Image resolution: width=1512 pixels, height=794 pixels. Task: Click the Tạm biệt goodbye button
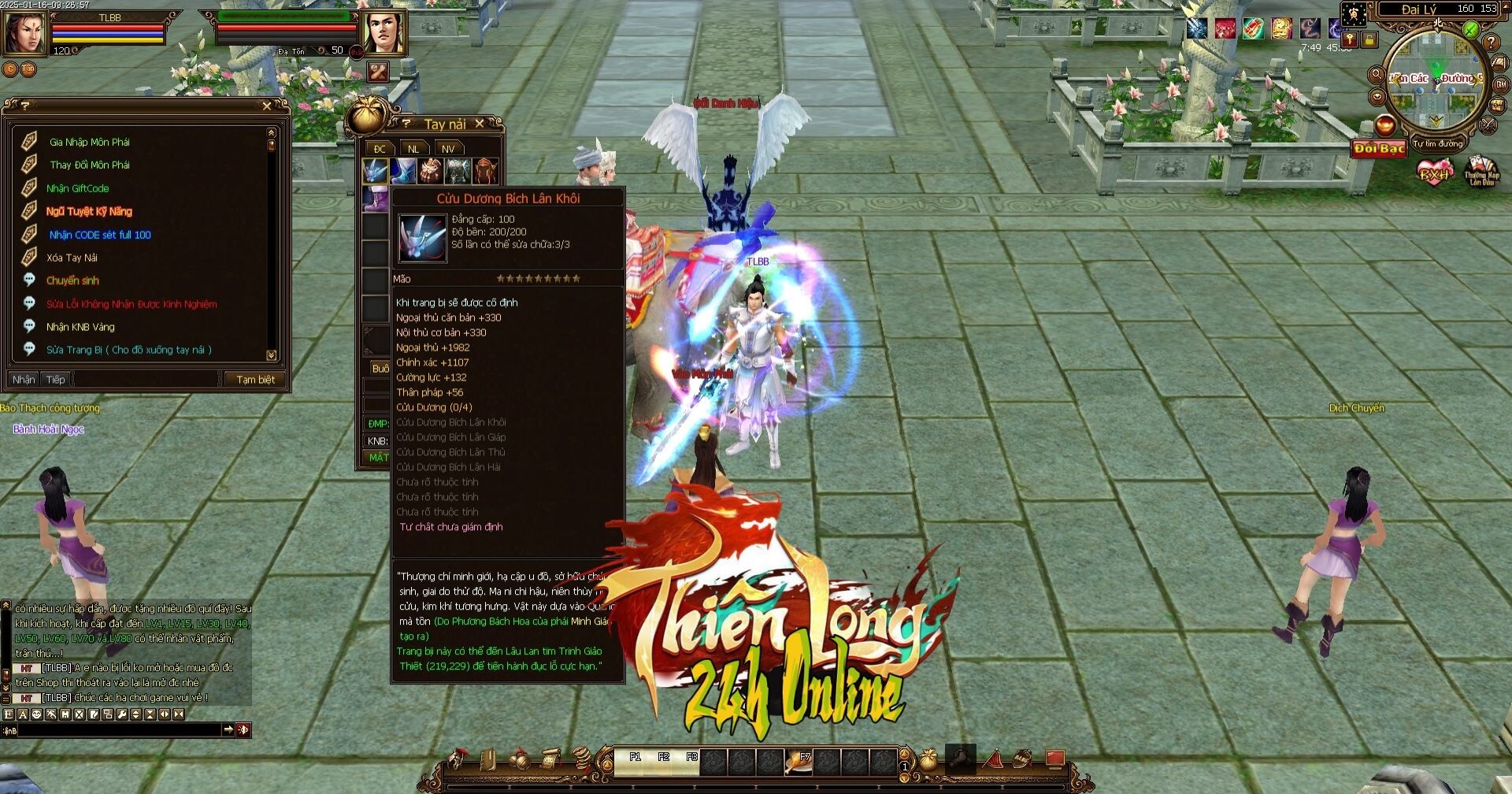click(255, 379)
